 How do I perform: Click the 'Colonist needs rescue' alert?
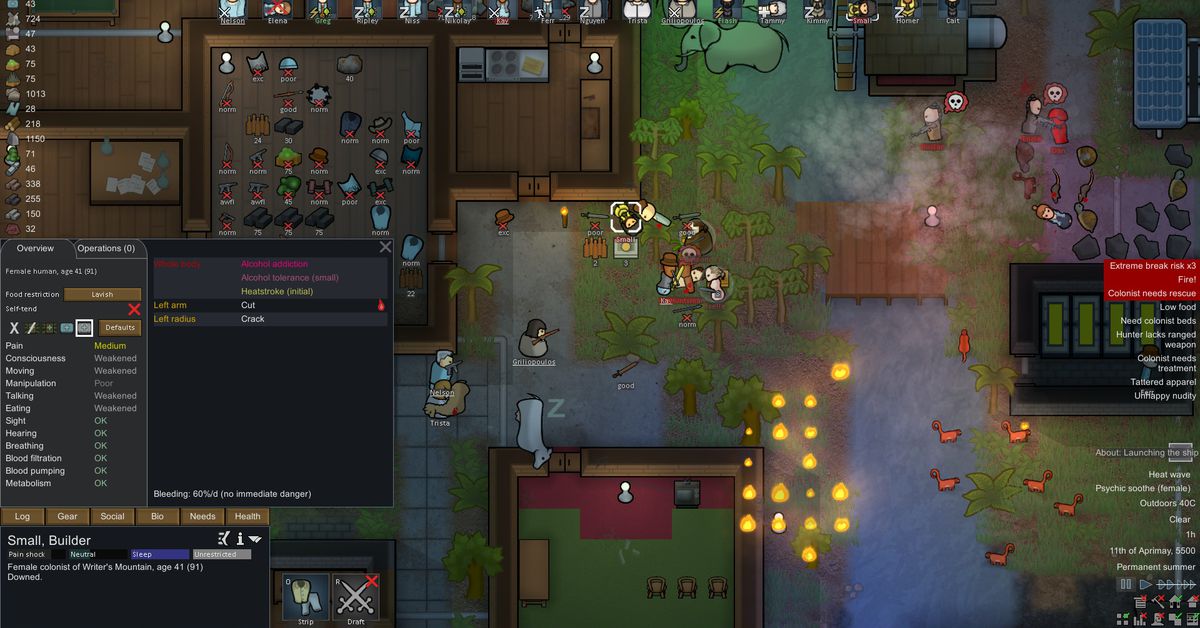(1151, 293)
